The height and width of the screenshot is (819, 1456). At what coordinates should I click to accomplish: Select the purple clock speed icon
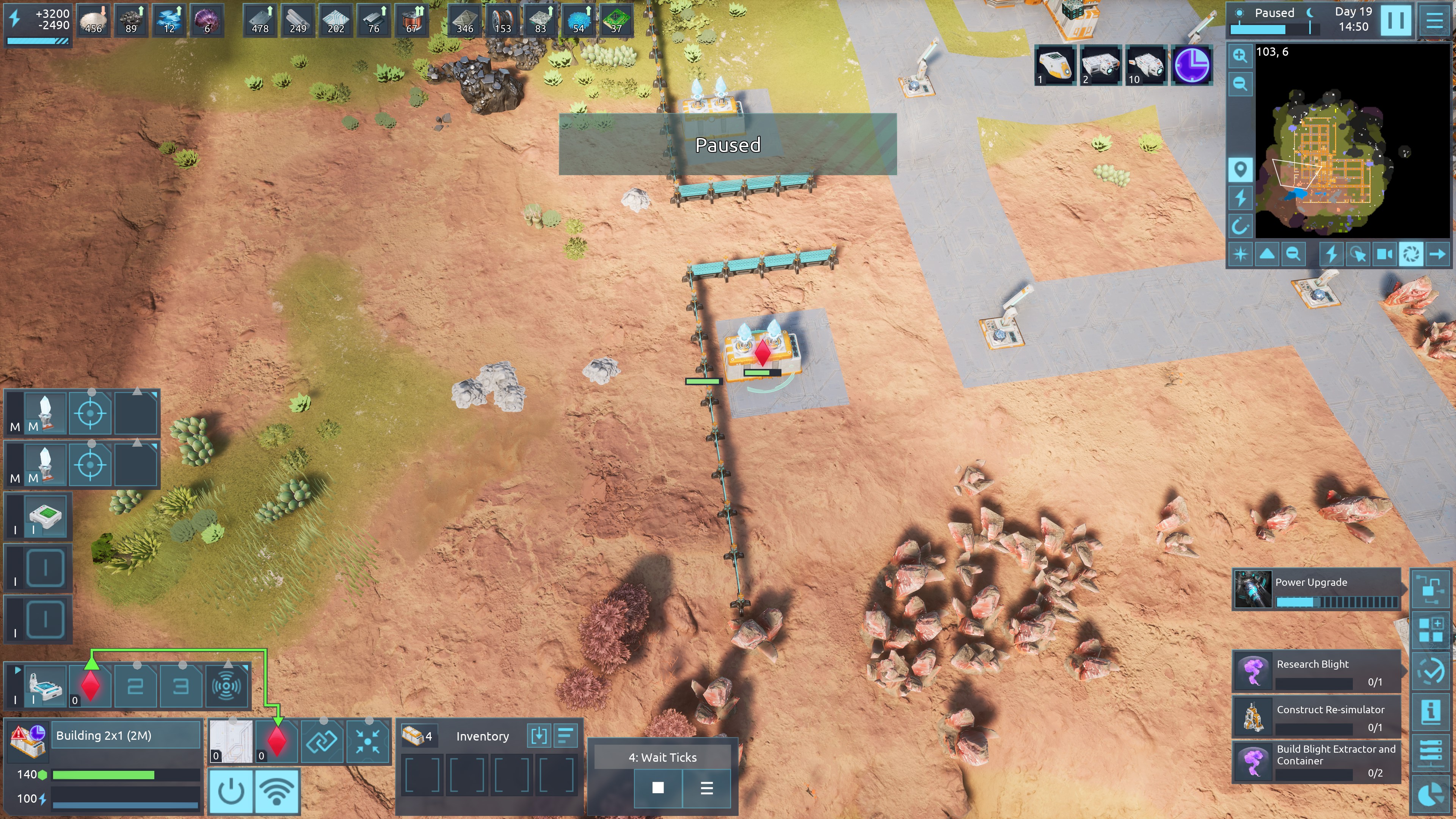tap(1192, 65)
